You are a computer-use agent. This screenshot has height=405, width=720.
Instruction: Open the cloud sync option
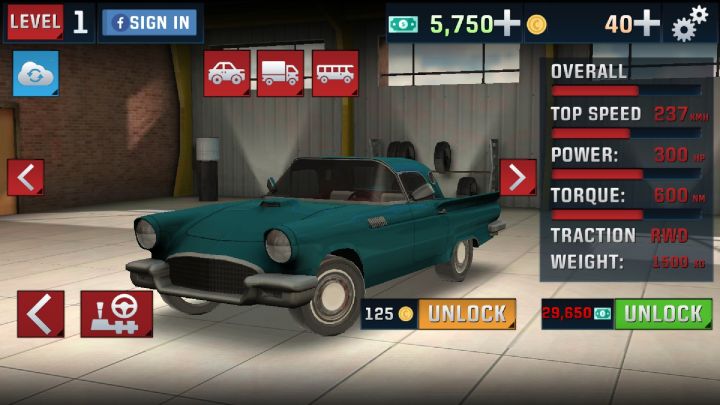(x=35, y=74)
